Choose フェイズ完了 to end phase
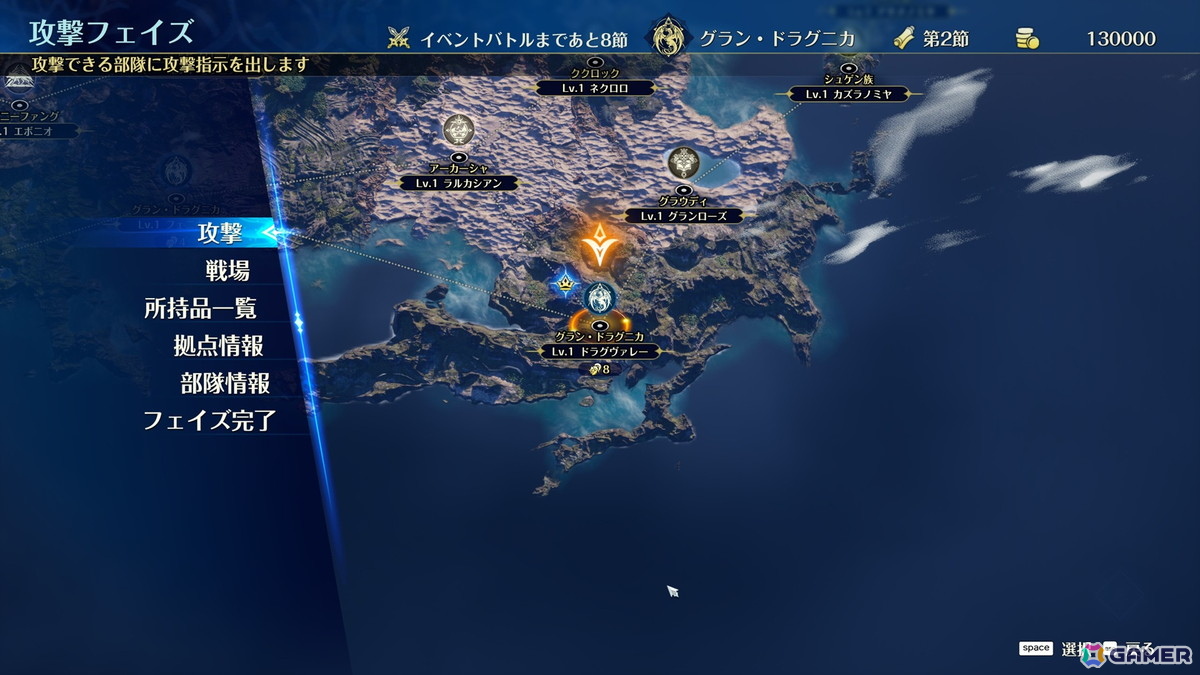The width and height of the screenshot is (1200, 675). (209, 420)
